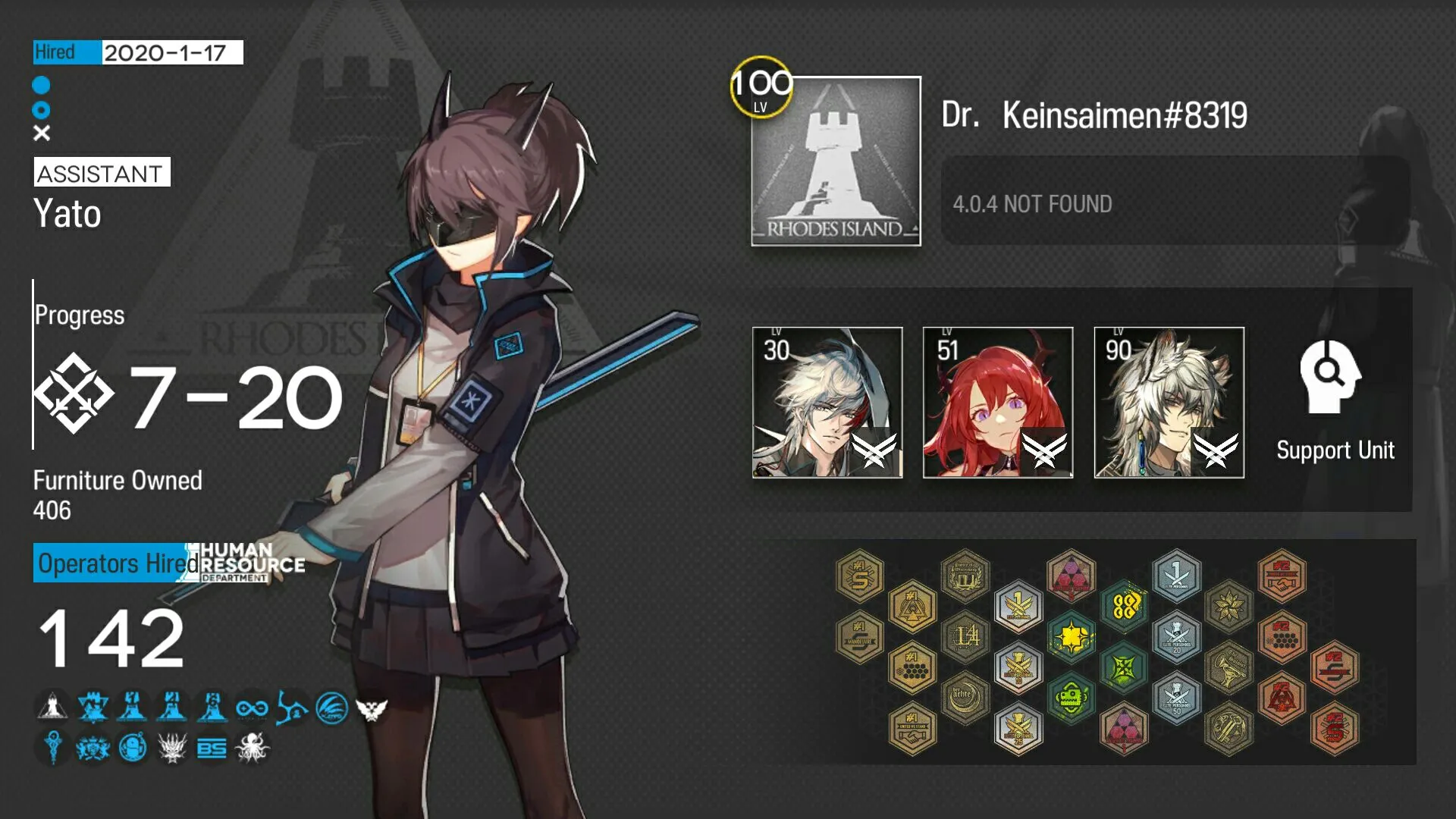1456x819 pixels.
Task: Click the LV 100 level progress ring
Action: (761, 89)
